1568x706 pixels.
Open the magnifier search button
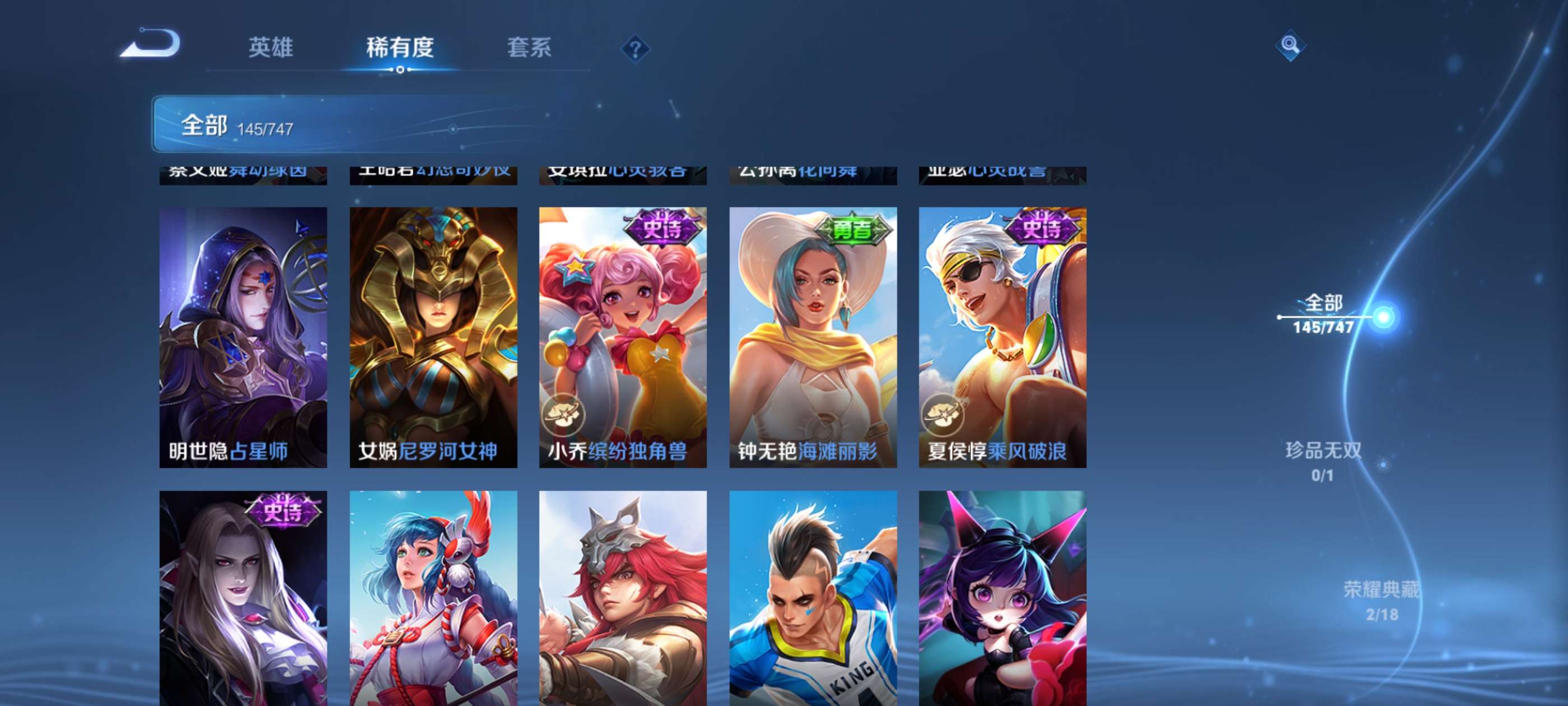click(x=1289, y=45)
